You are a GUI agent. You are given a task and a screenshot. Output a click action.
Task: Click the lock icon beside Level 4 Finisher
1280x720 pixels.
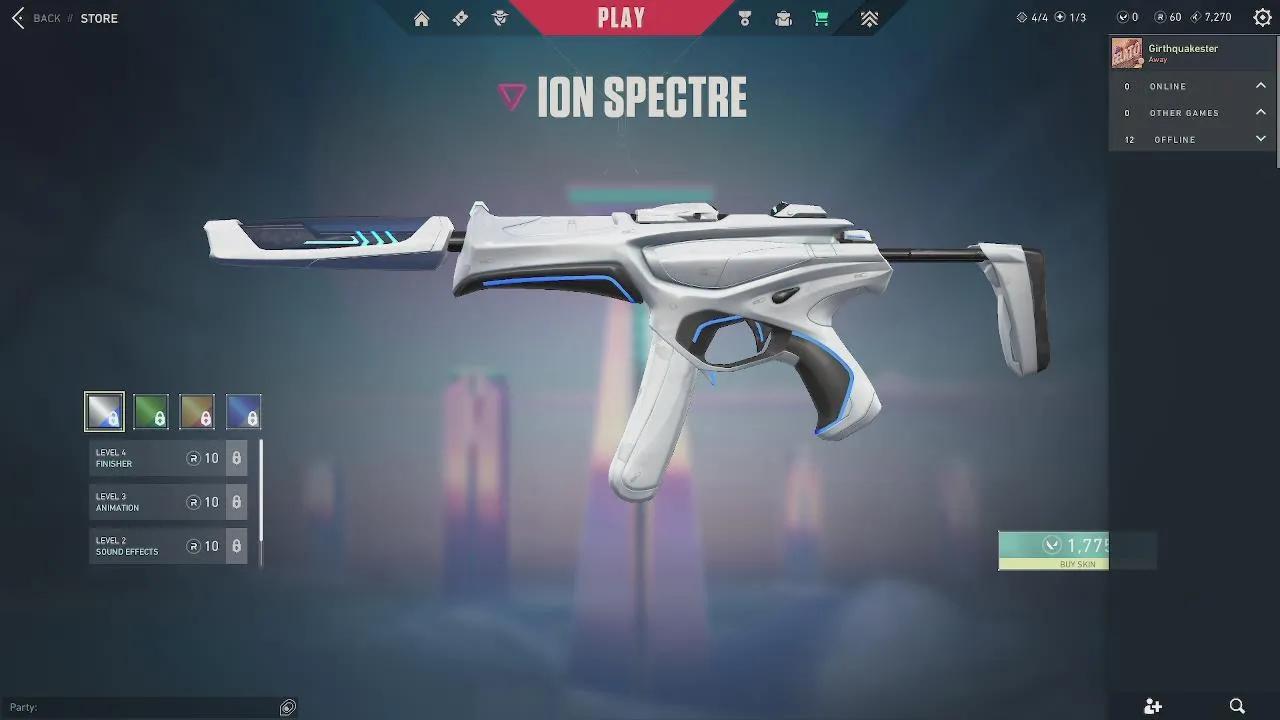(236, 458)
